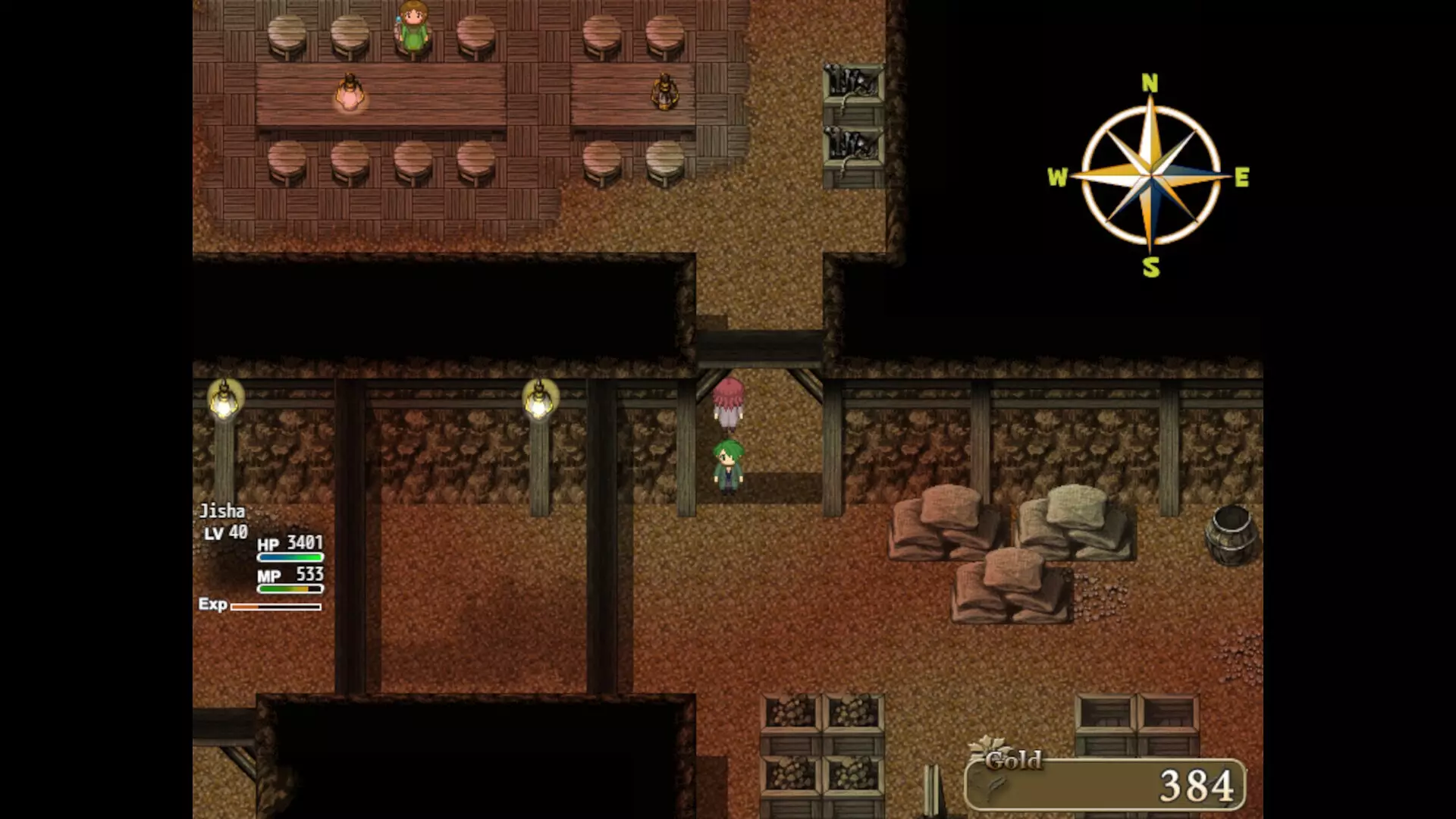Click the Exp progress bar
The width and height of the screenshot is (1456, 819).
(277, 607)
